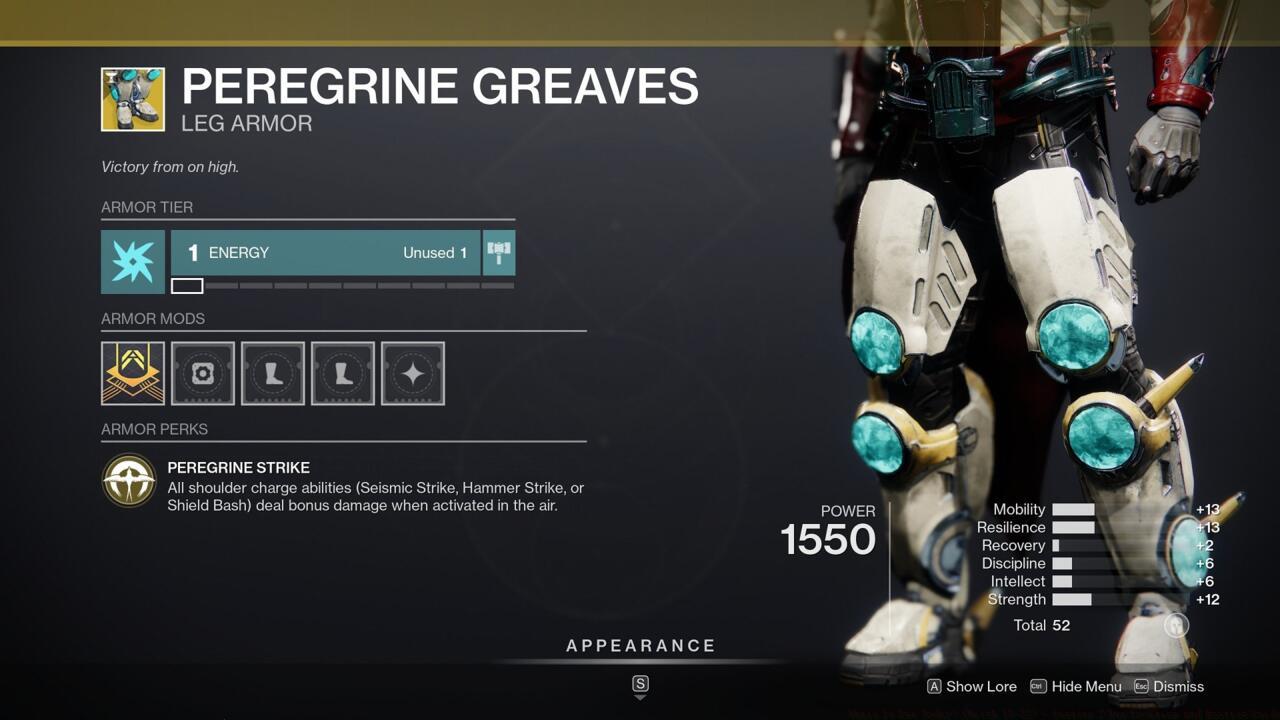The height and width of the screenshot is (720, 1280).
Task: Click the Arc energy element icon
Action: [x=132, y=262]
